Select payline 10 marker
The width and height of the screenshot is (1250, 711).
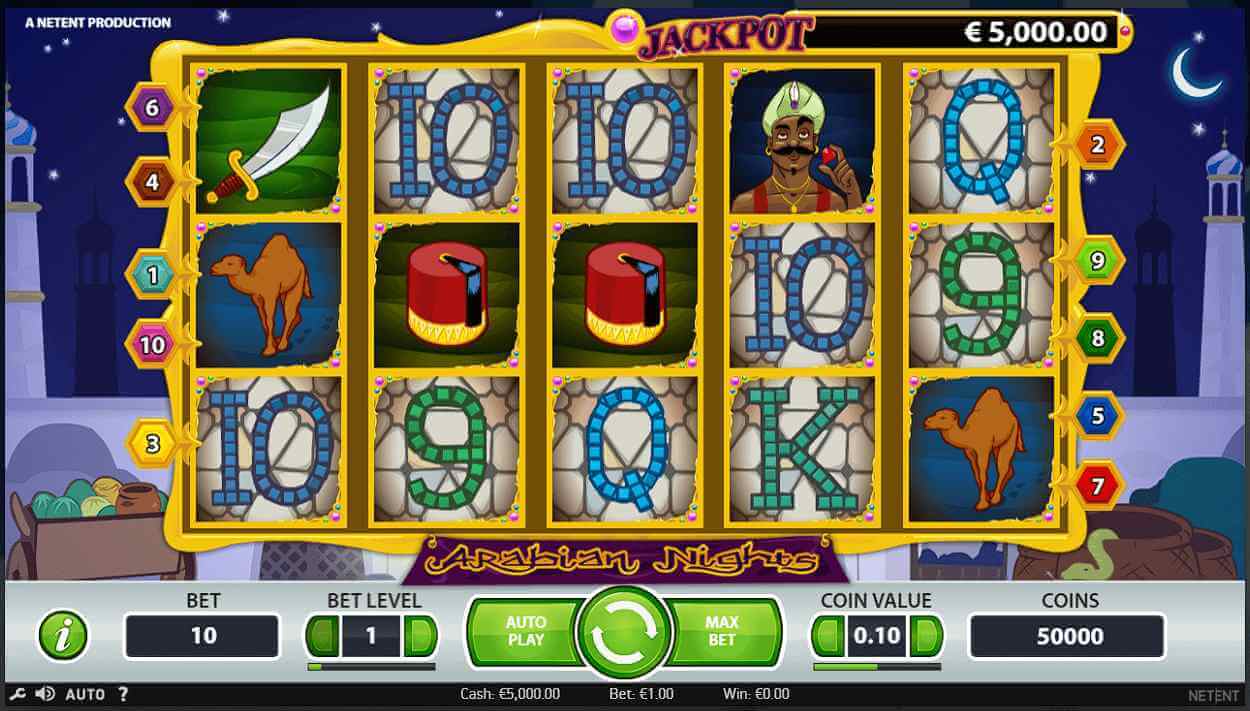click(x=152, y=345)
